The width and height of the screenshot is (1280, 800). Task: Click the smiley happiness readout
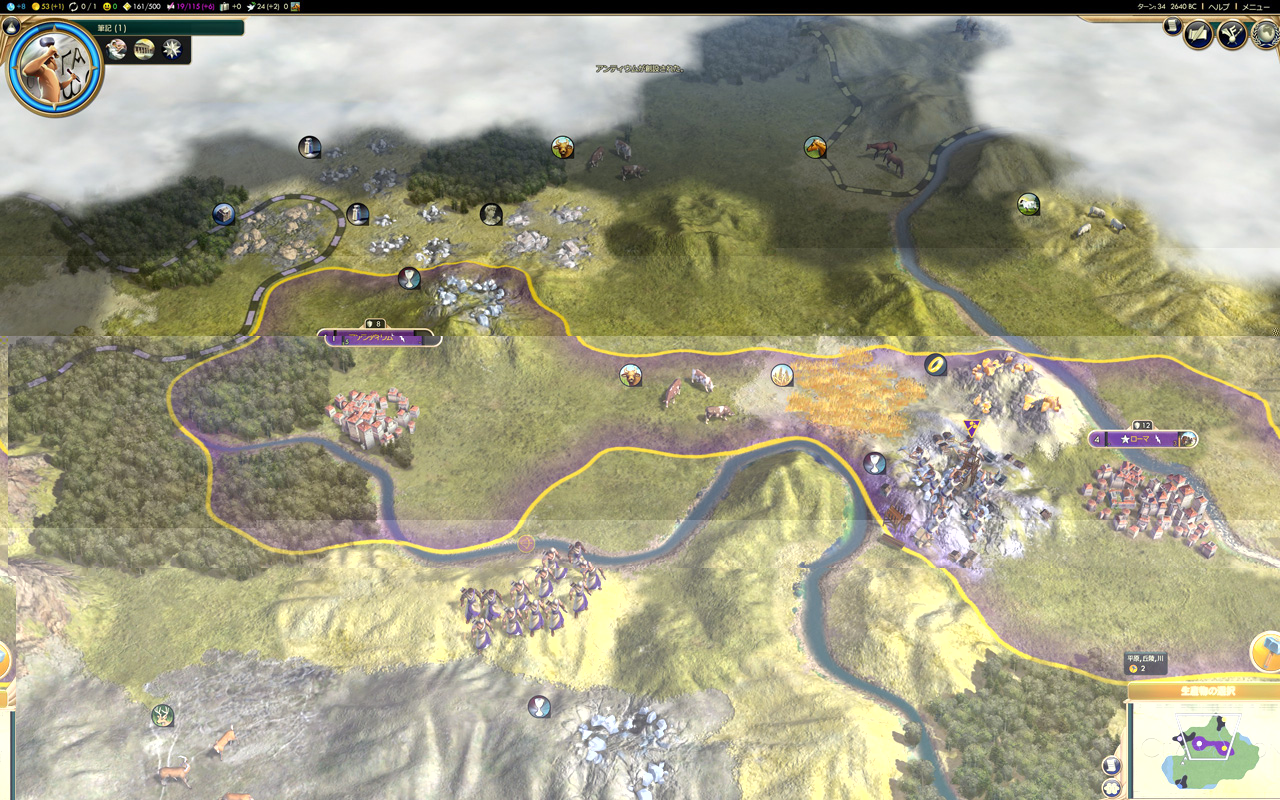pyautogui.click(x=109, y=6)
